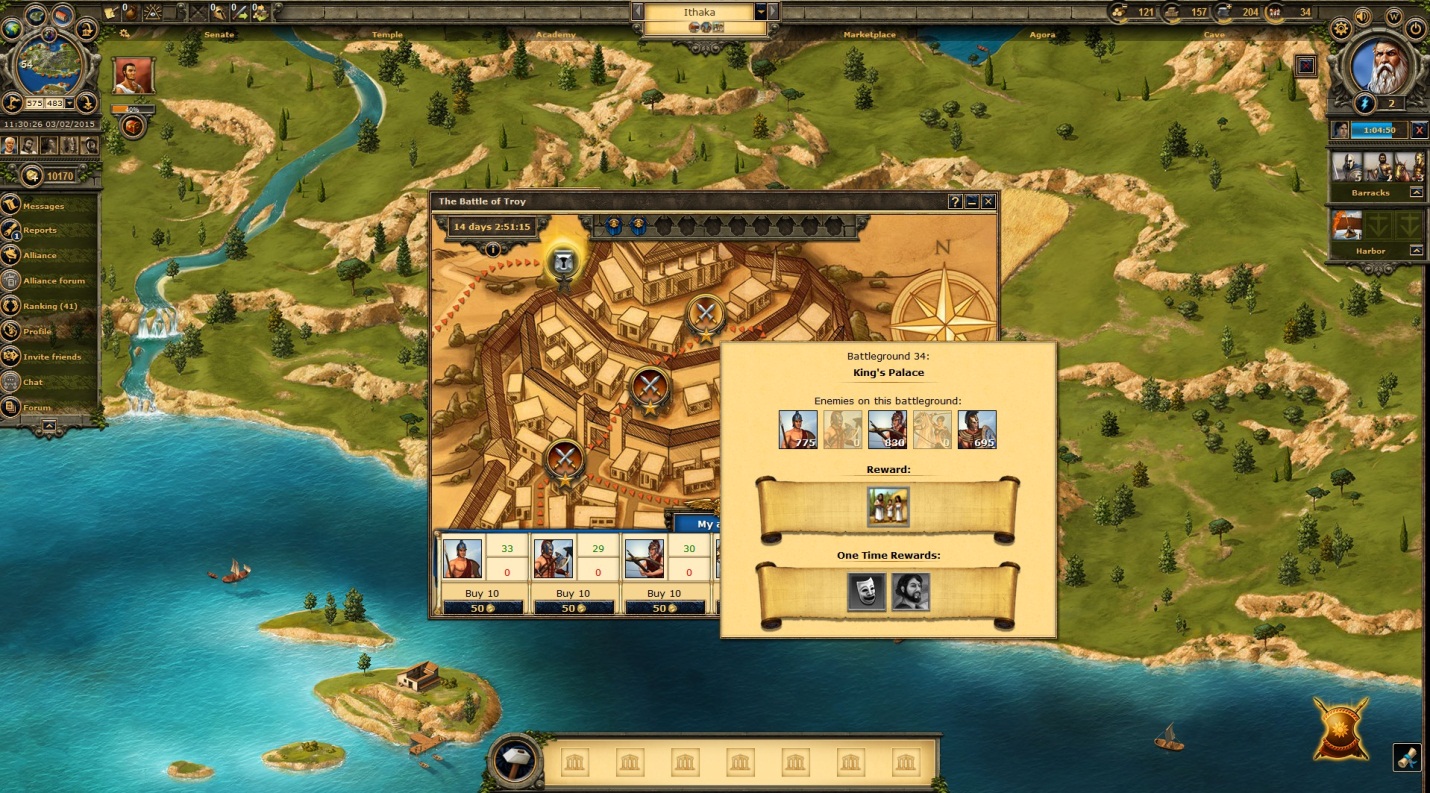Screen dimensions: 1430x793
Task: Open the Profile page
Action: (38, 331)
